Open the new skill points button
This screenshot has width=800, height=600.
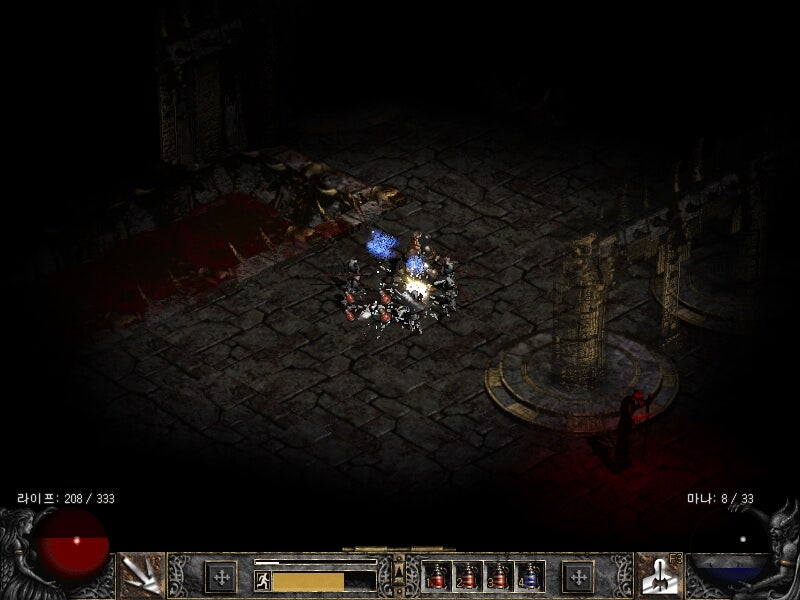(x=578, y=576)
